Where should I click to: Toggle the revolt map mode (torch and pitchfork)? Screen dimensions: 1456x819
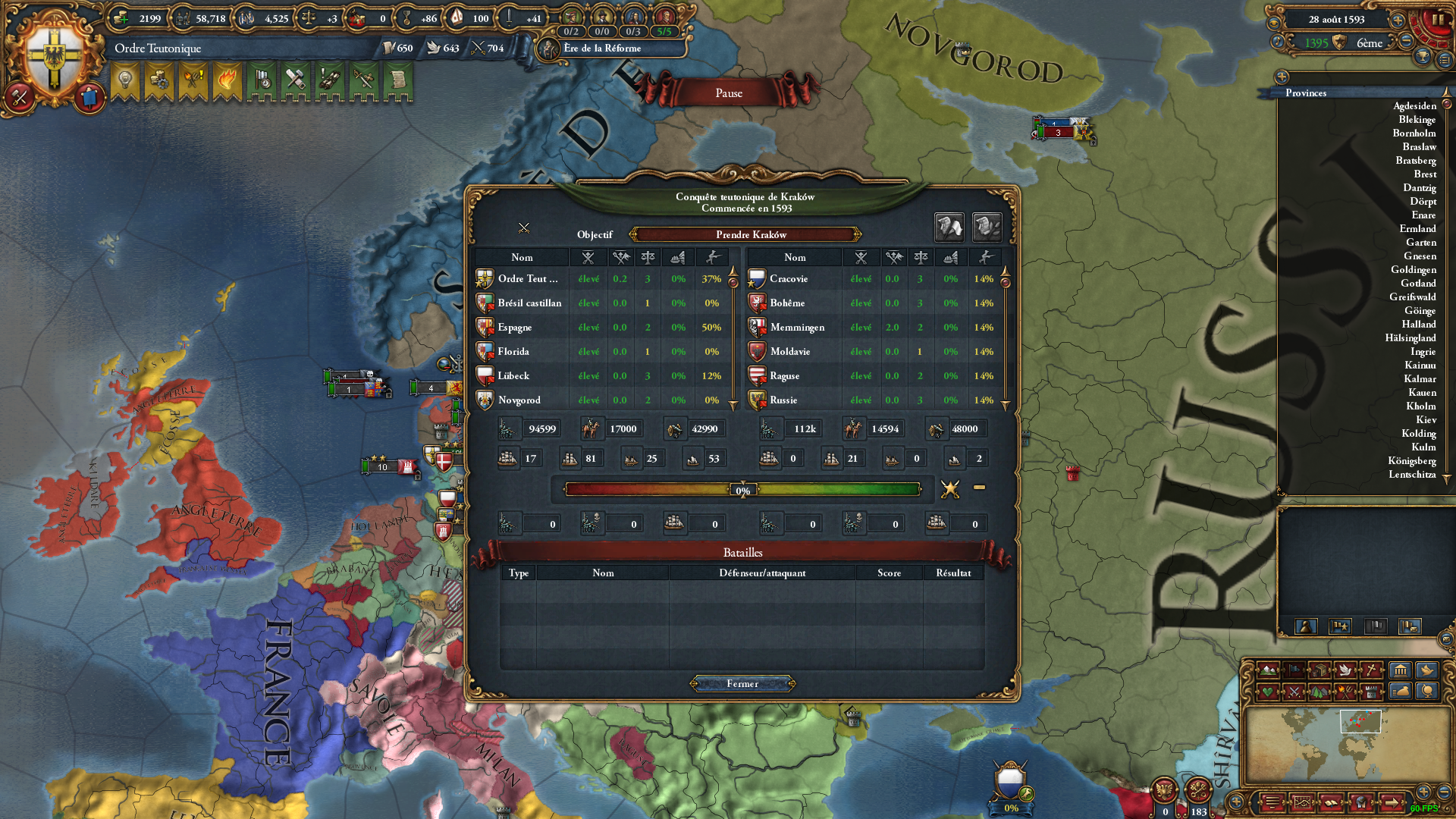pyautogui.click(x=1347, y=691)
